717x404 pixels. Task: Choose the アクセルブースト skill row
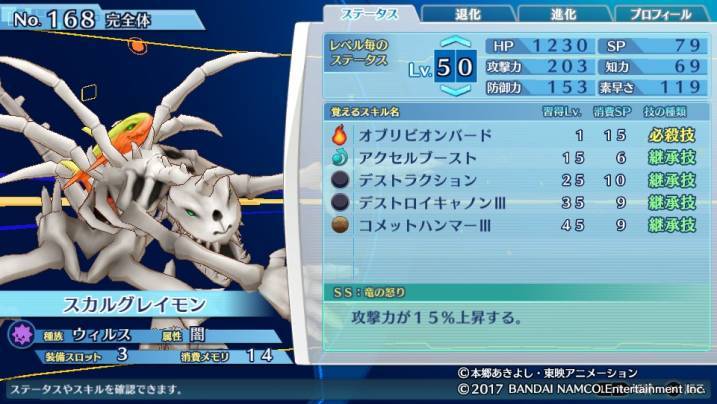[x=512, y=158]
